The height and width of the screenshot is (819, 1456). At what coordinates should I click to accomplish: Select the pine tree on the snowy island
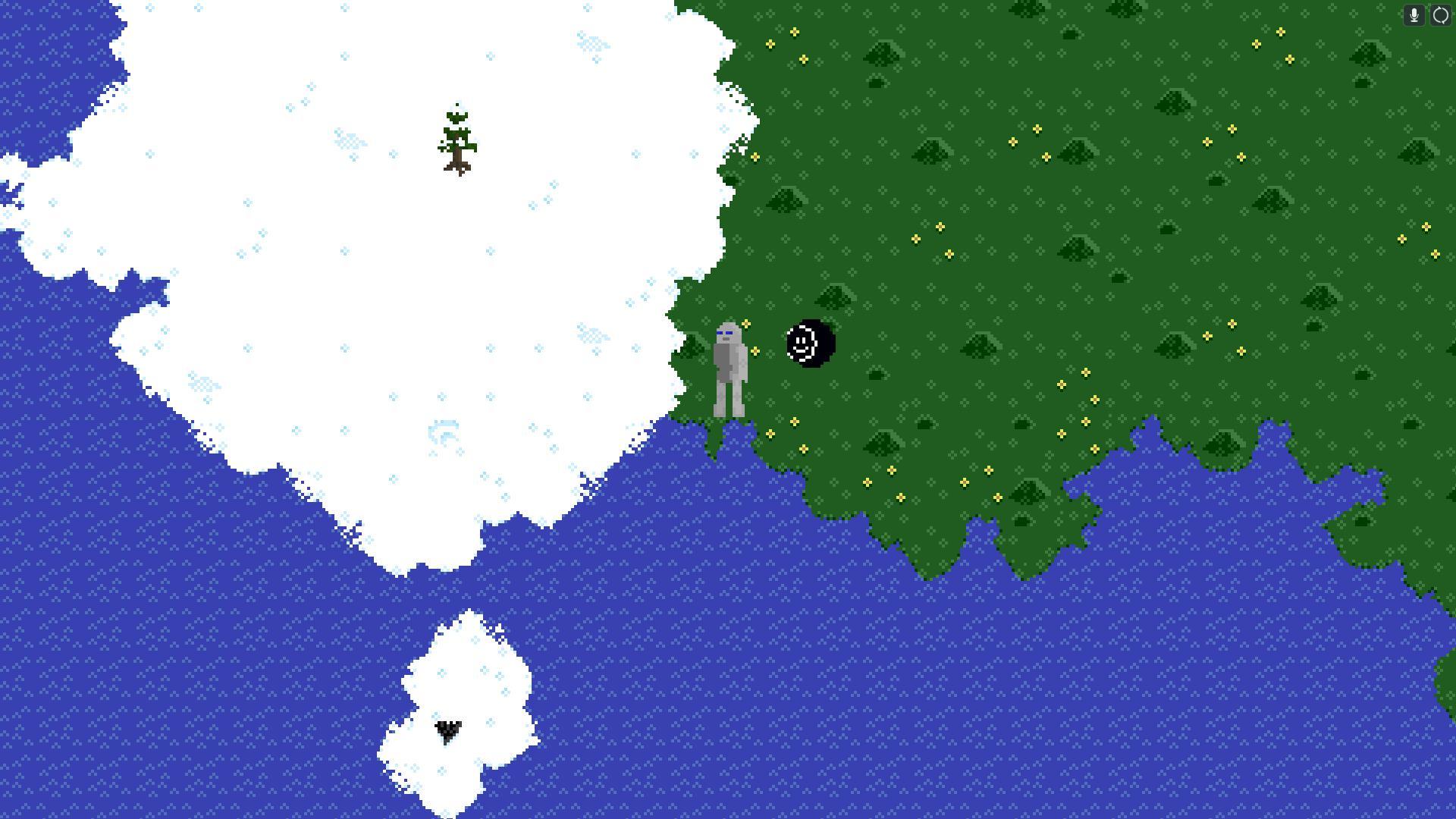[x=457, y=136]
